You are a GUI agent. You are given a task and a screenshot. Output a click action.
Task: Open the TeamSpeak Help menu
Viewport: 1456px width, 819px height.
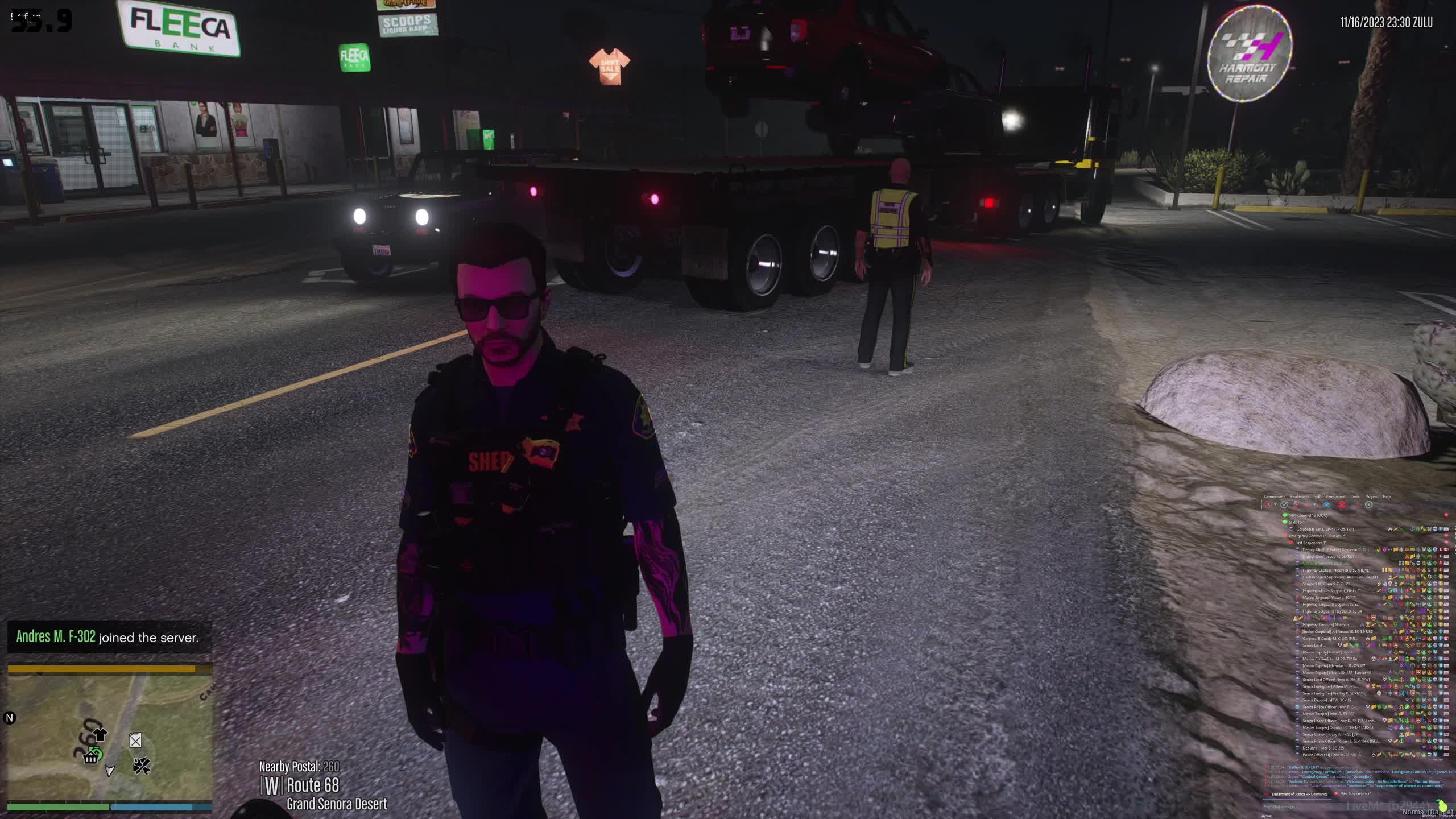click(x=1387, y=497)
